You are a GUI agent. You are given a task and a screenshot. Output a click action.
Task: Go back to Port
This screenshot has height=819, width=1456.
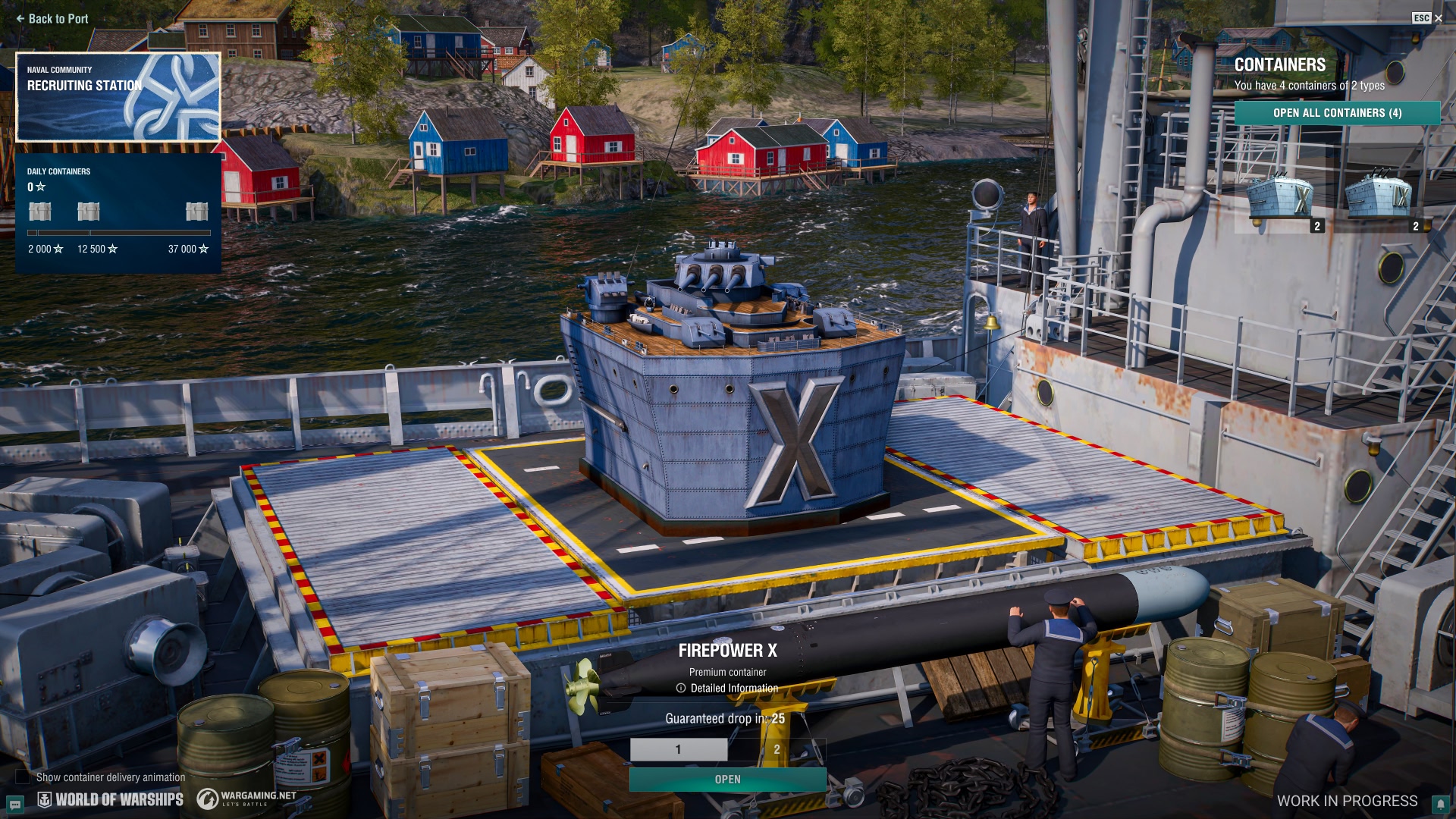pyautogui.click(x=52, y=19)
